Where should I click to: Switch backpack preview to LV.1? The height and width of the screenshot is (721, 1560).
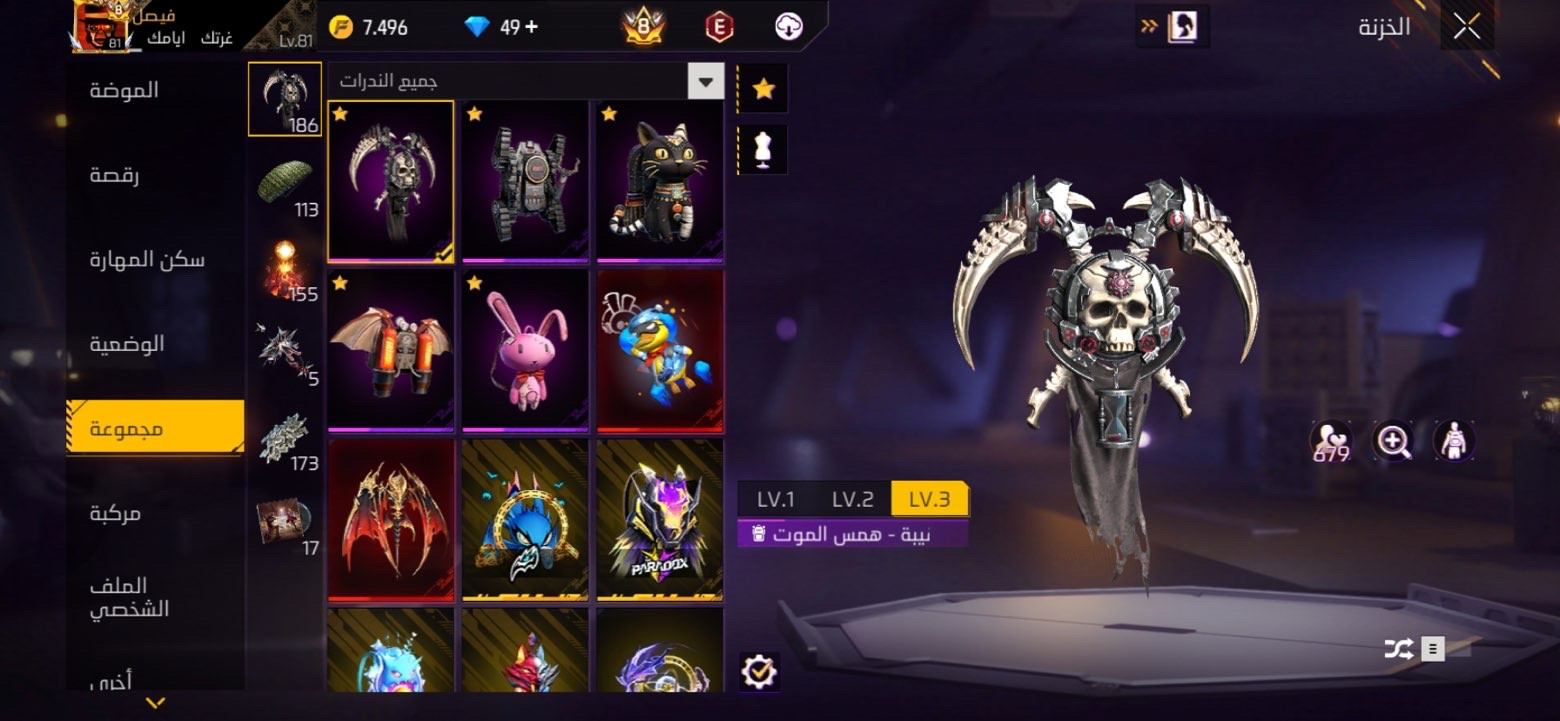pyautogui.click(x=775, y=499)
